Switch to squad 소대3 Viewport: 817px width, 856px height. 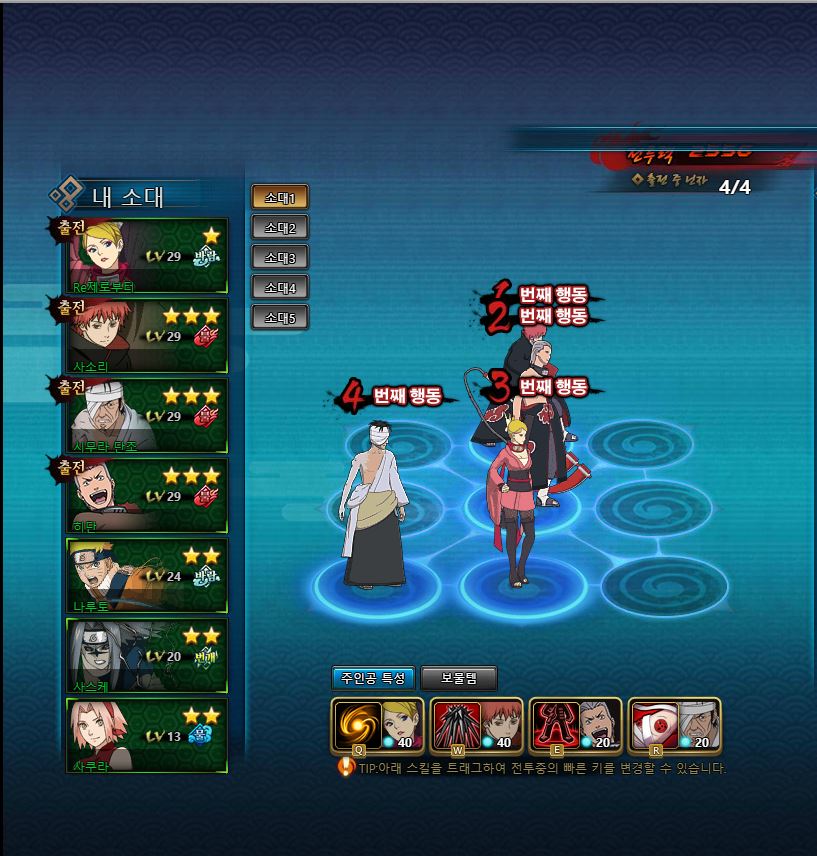[x=279, y=257]
